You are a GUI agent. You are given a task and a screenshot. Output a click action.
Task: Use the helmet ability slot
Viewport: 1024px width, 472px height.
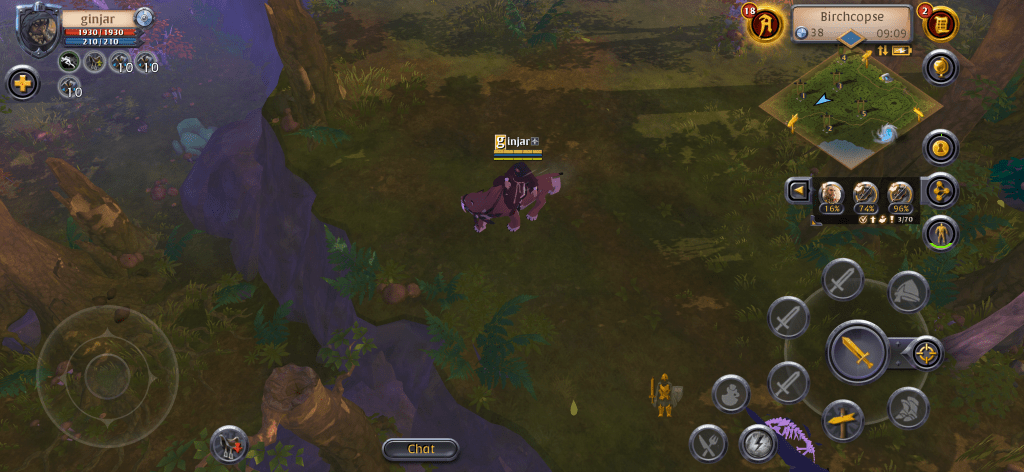point(908,291)
